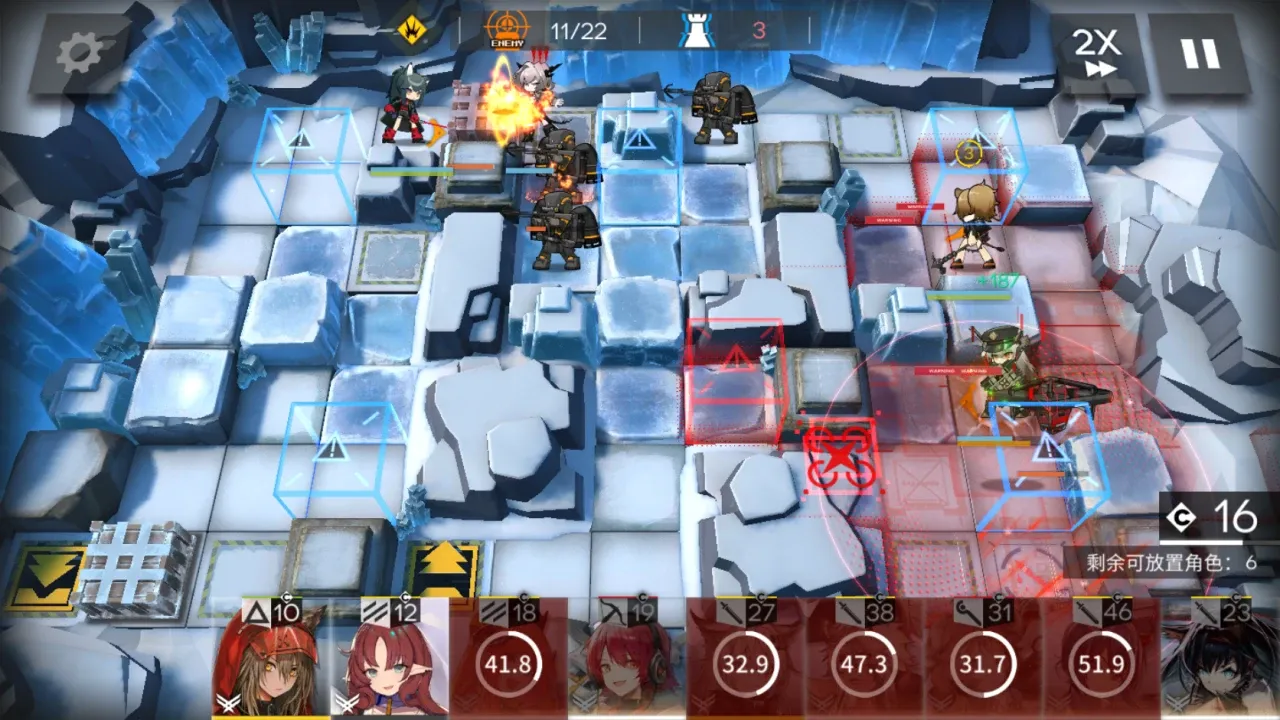Select the cooldown card showing 41.8
1280x720 pixels.
508,662
